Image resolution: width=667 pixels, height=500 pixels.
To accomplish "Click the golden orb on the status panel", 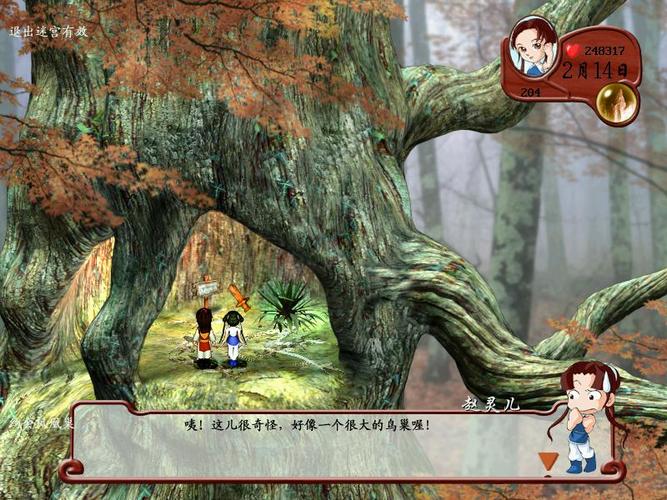I will (x=617, y=102).
